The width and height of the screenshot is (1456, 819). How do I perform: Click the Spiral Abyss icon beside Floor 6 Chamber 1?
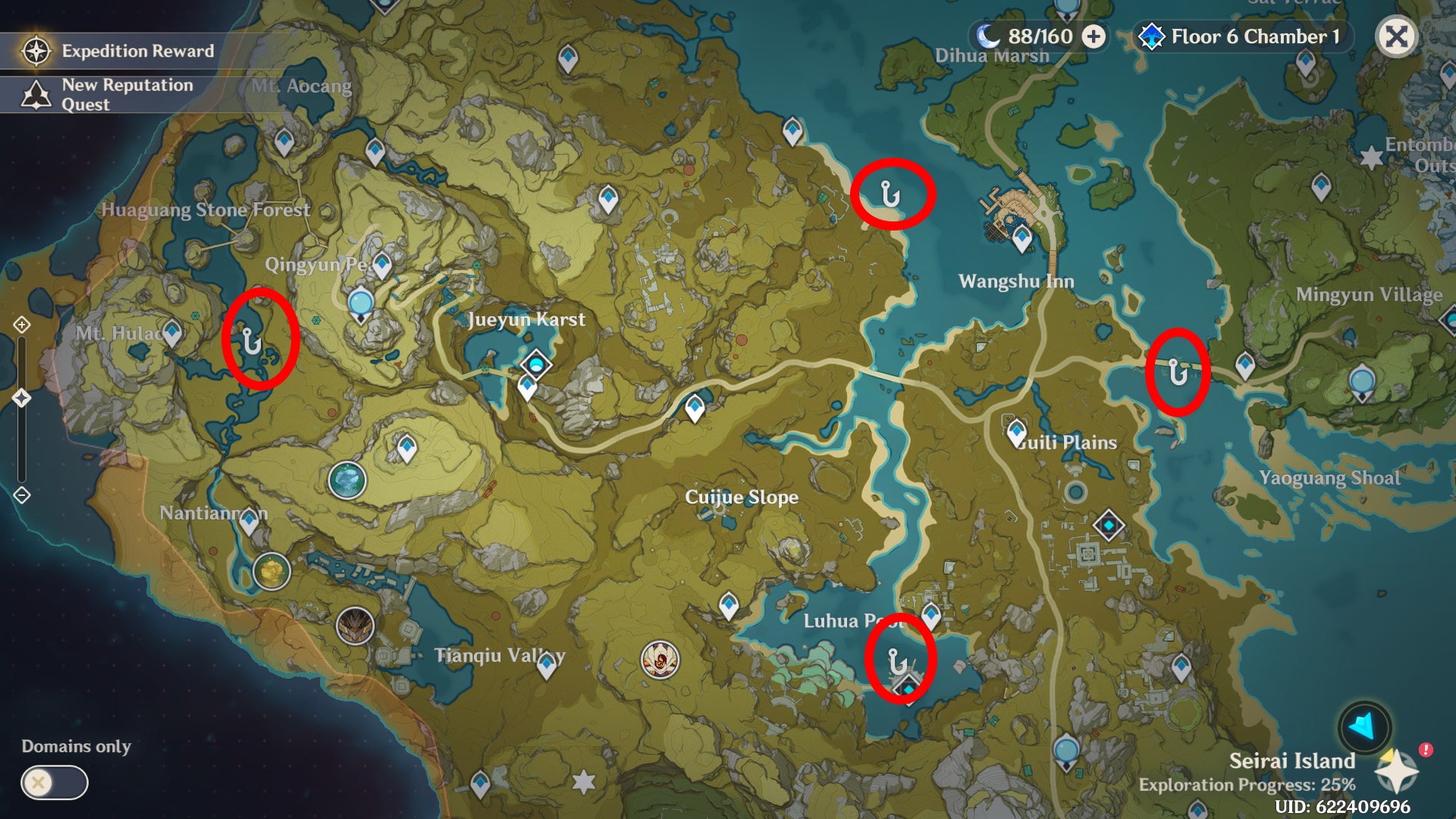coord(1153,34)
